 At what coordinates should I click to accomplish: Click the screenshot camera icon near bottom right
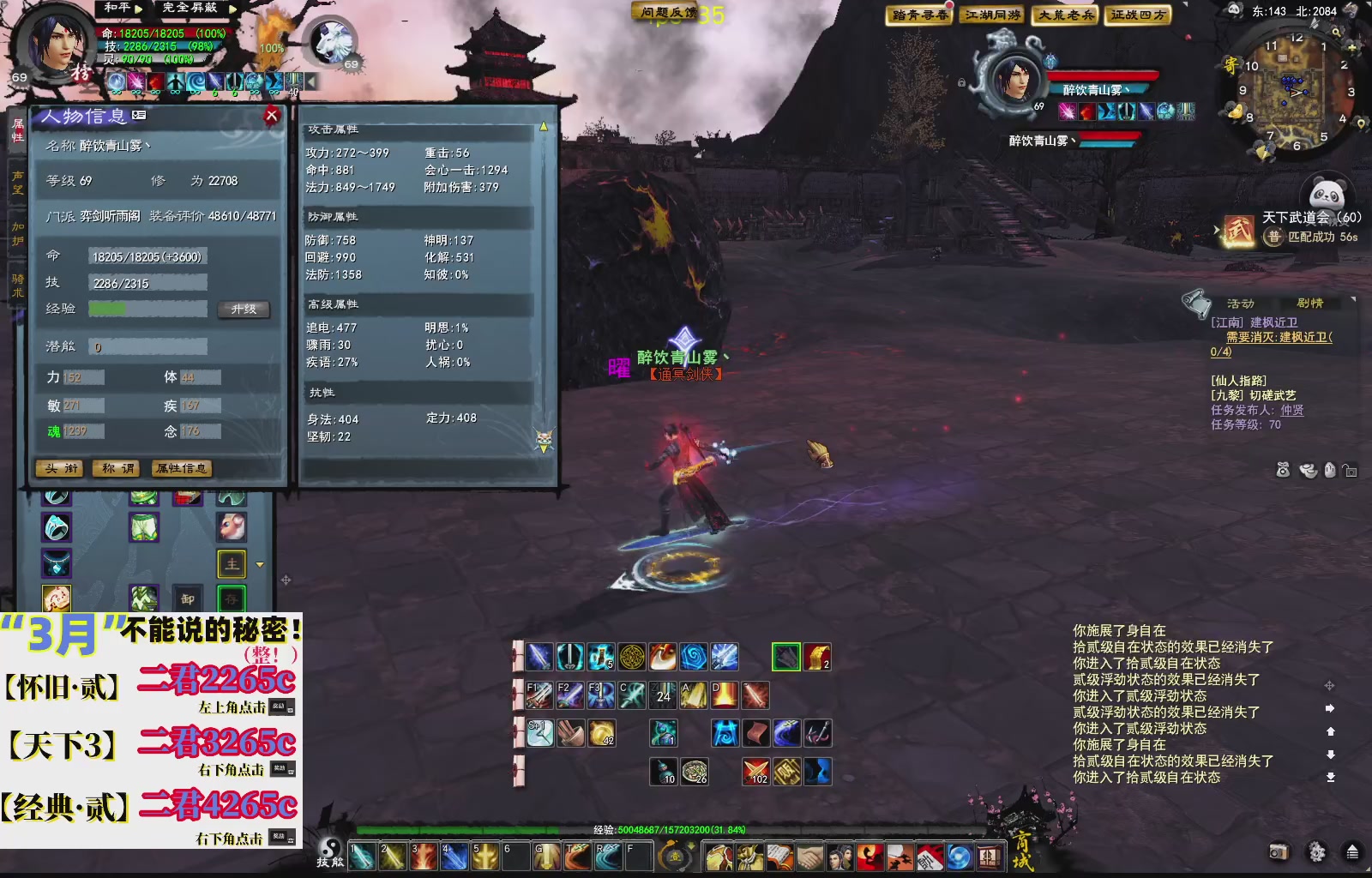click(x=1279, y=851)
